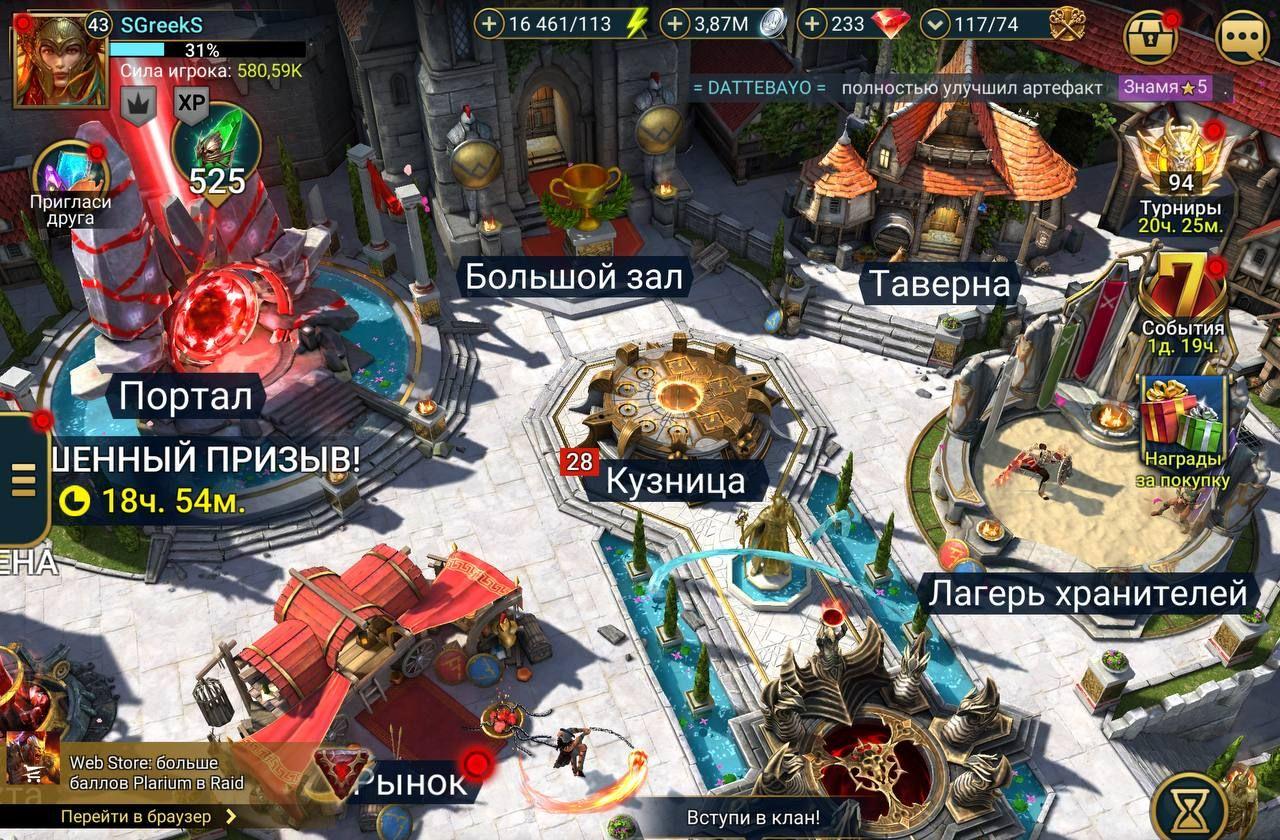Buy more red gems with plus button
Screen dimensions: 1280x840
pyautogui.click(x=812, y=24)
